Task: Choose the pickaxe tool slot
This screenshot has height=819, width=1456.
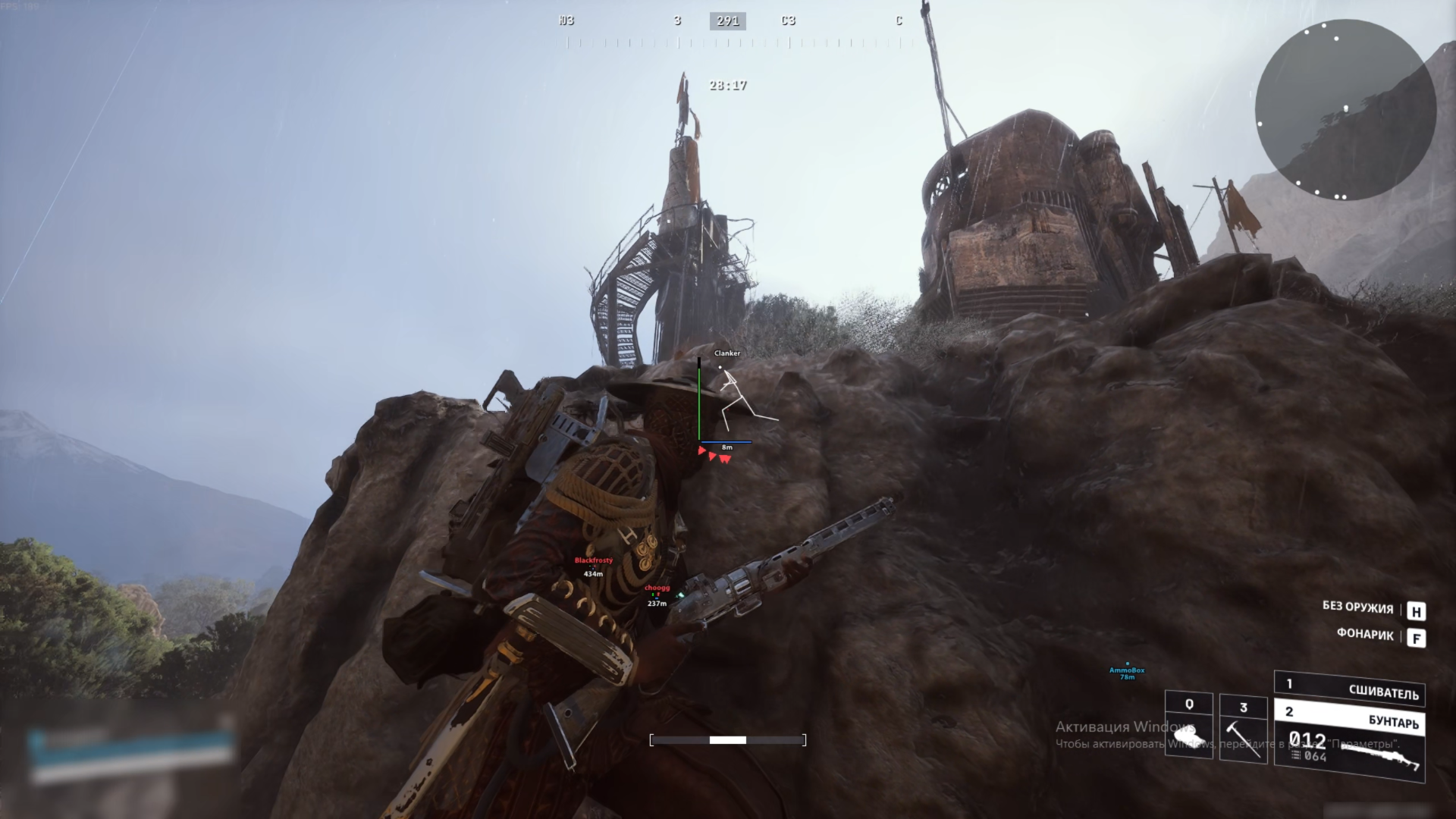Action: [1243, 730]
